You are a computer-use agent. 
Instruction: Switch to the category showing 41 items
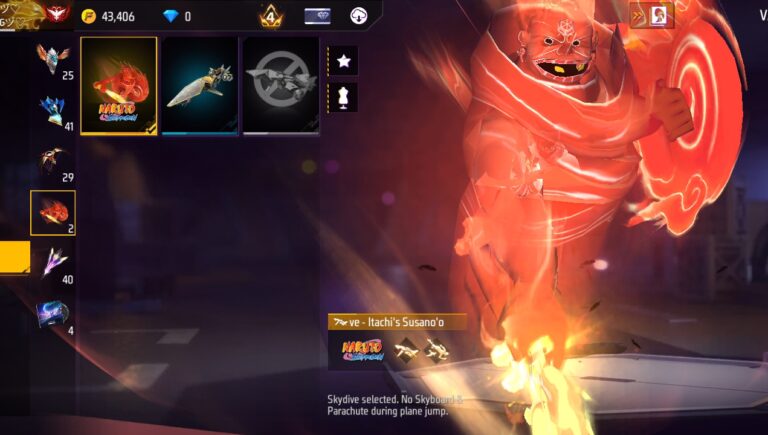pos(53,110)
